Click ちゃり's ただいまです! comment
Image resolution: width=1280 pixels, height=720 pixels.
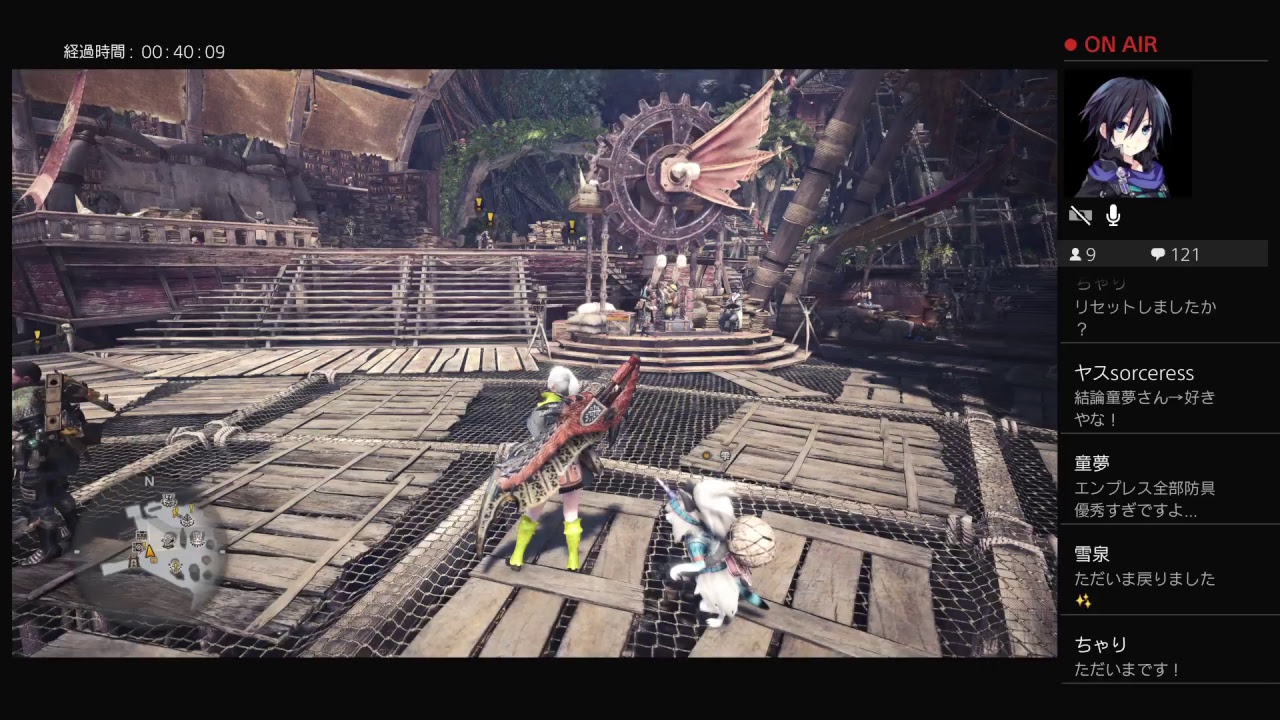pos(1125,670)
